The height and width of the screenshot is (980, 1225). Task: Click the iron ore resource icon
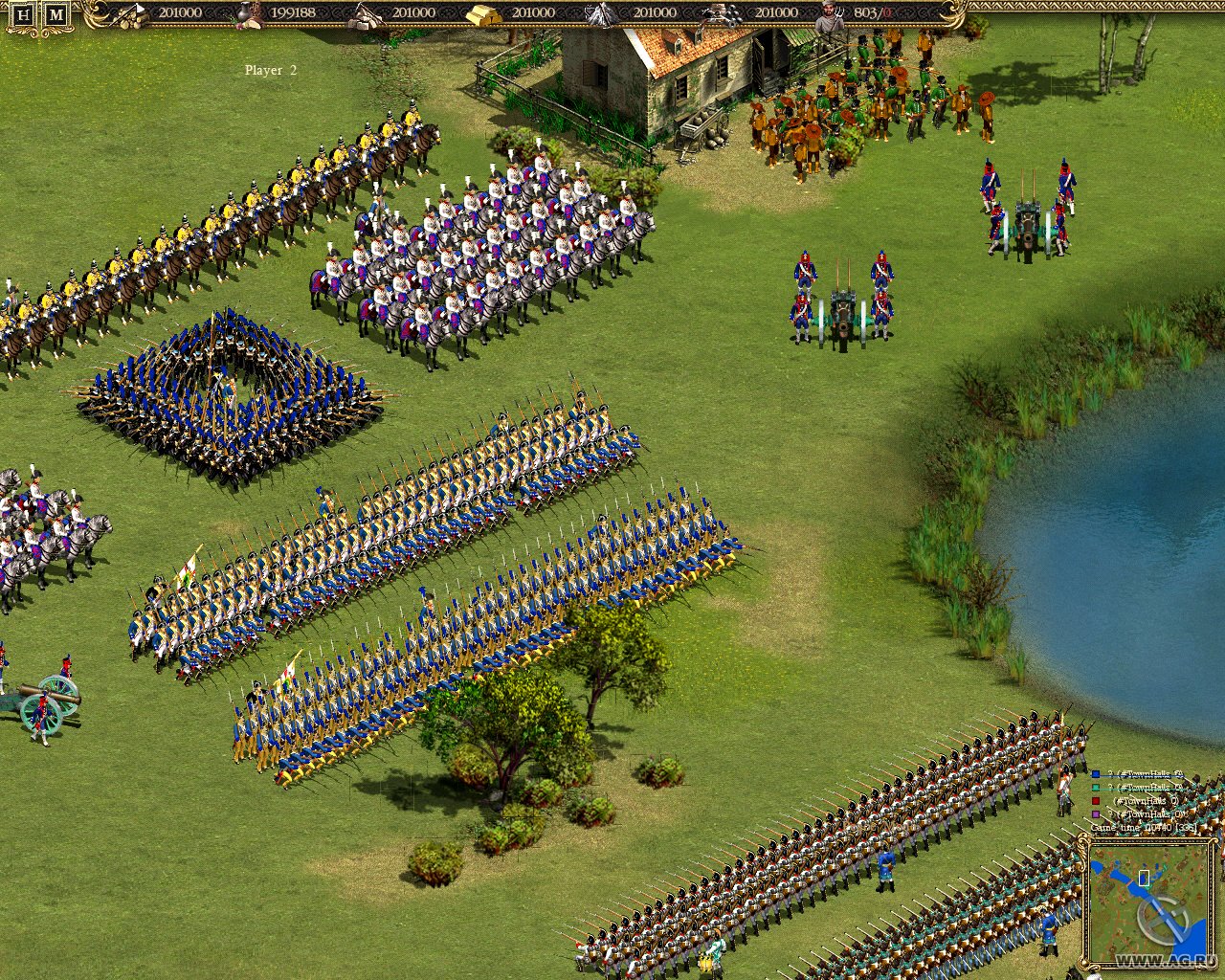[600, 13]
